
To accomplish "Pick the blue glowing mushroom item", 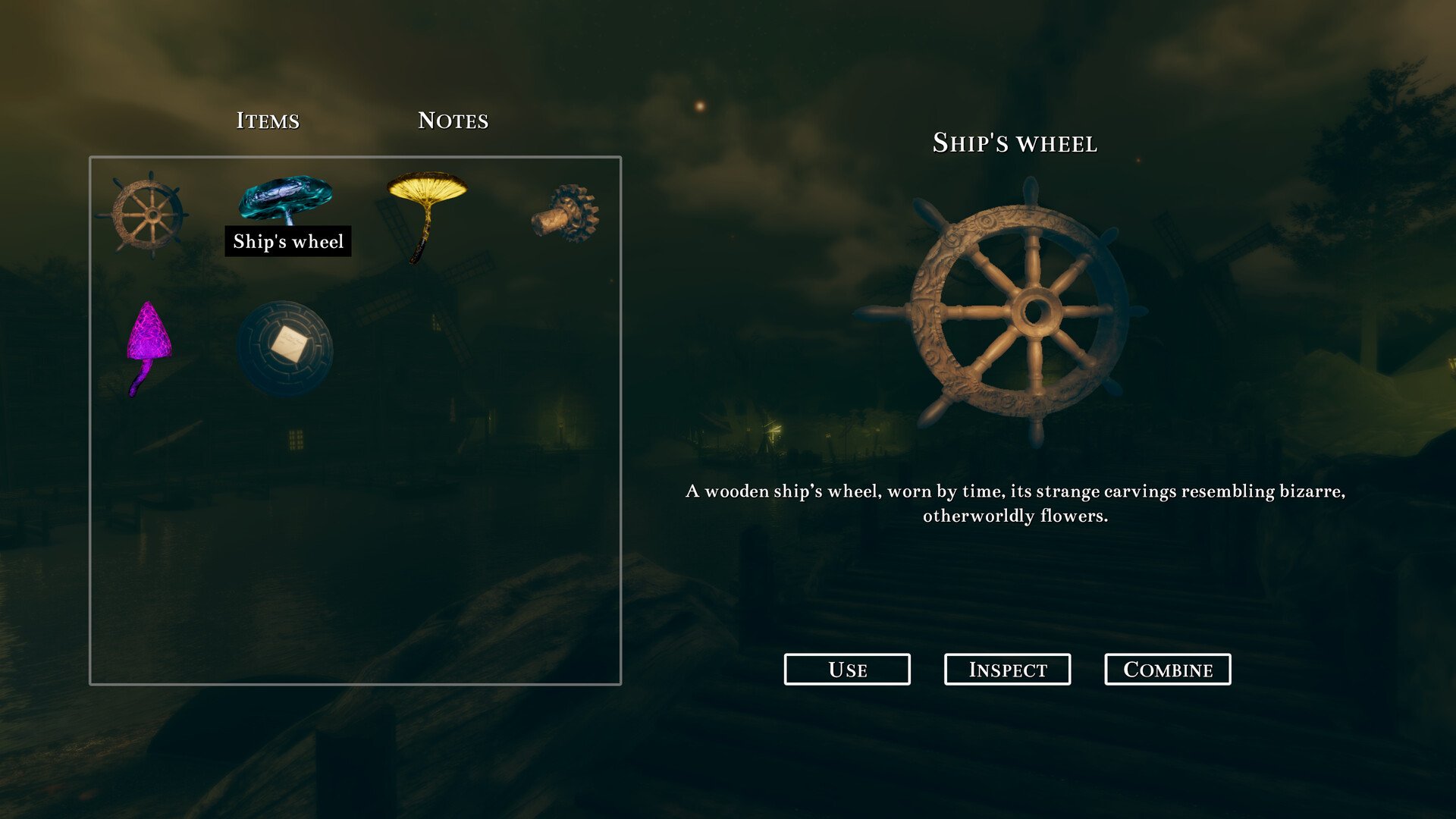I will pos(286,197).
